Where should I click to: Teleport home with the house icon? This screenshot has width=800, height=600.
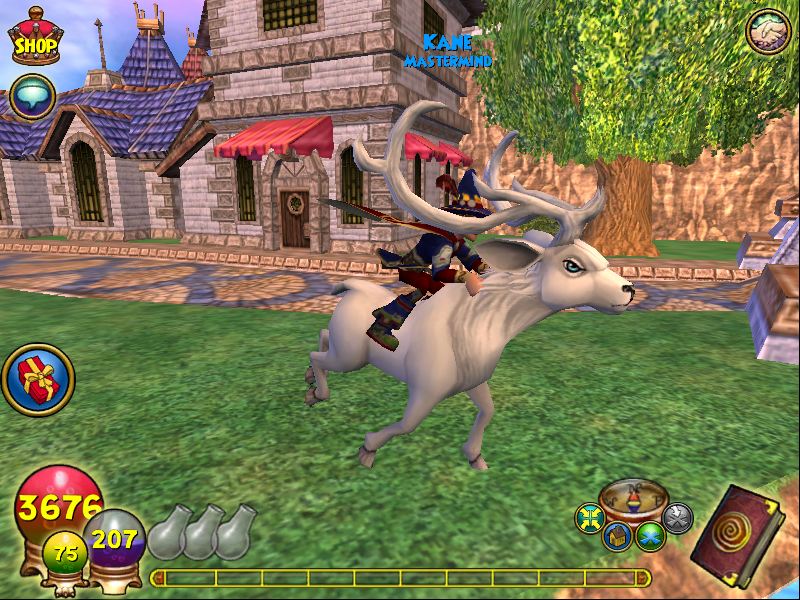pyautogui.click(x=618, y=535)
